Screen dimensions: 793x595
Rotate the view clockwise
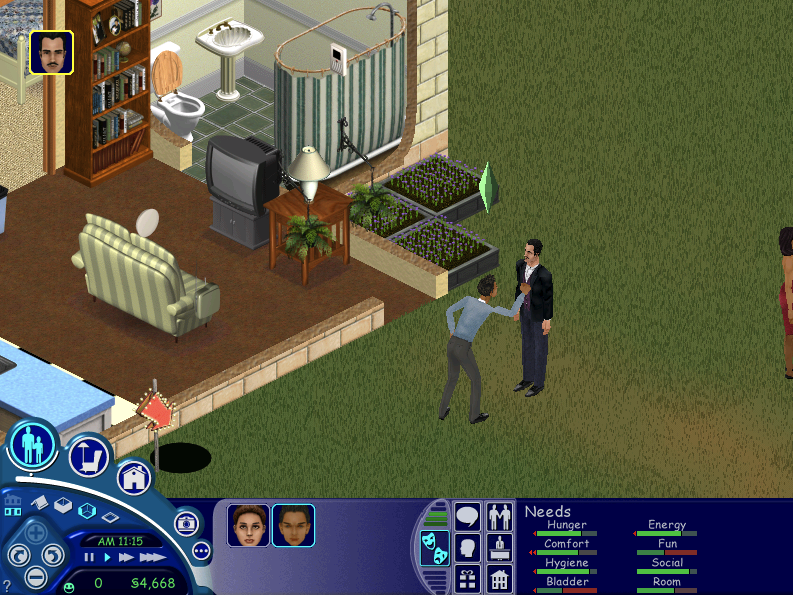pyautogui.click(x=53, y=555)
